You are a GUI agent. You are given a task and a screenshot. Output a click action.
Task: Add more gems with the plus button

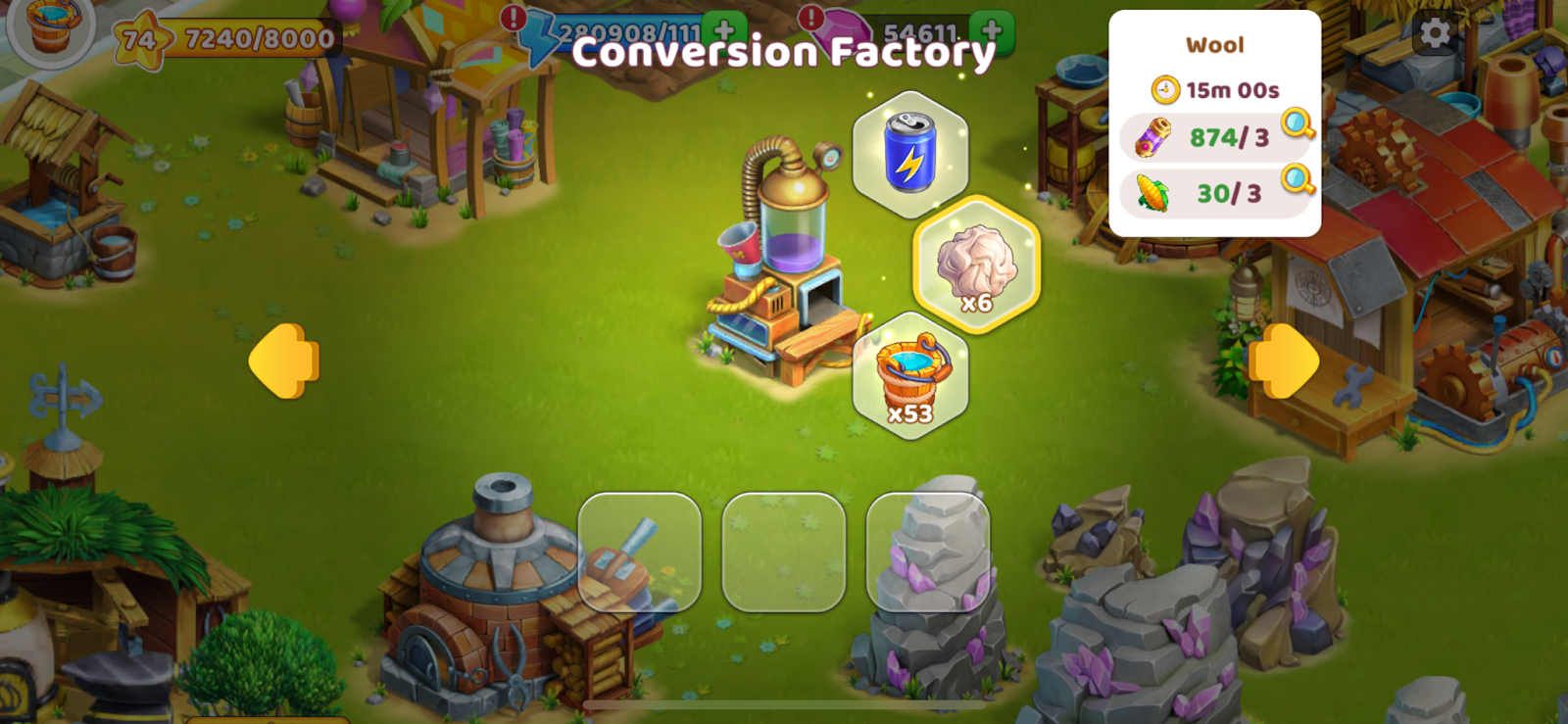coord(992,29)
